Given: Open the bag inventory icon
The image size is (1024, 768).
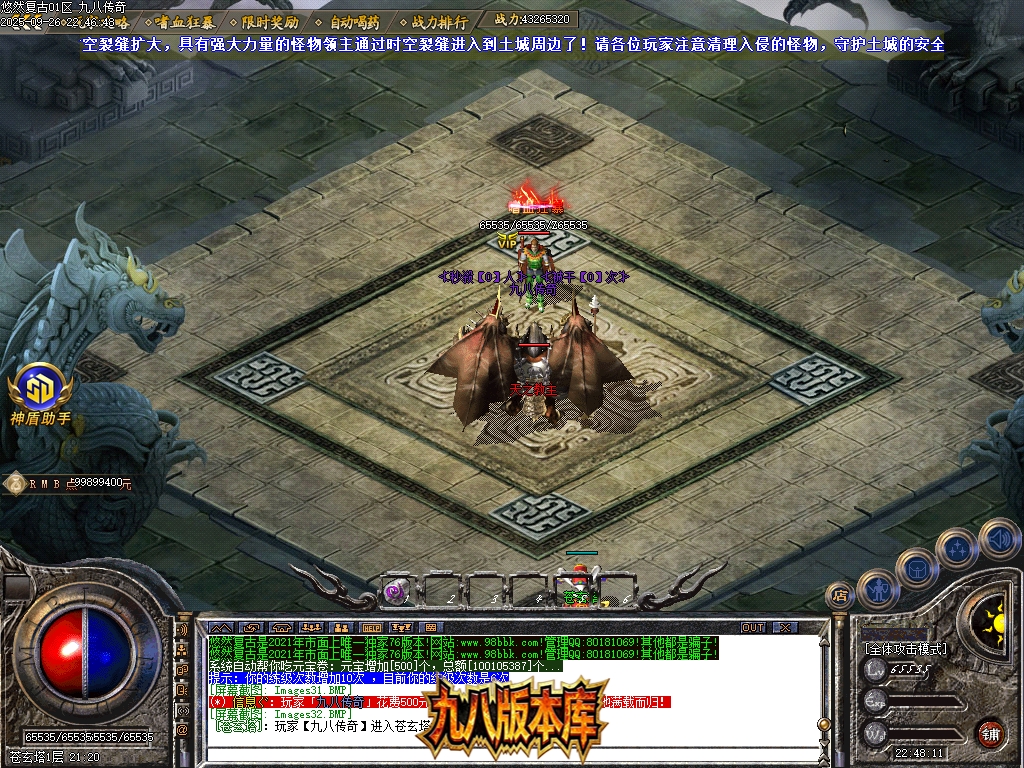Looking at the screenshot, I should 916,569.
